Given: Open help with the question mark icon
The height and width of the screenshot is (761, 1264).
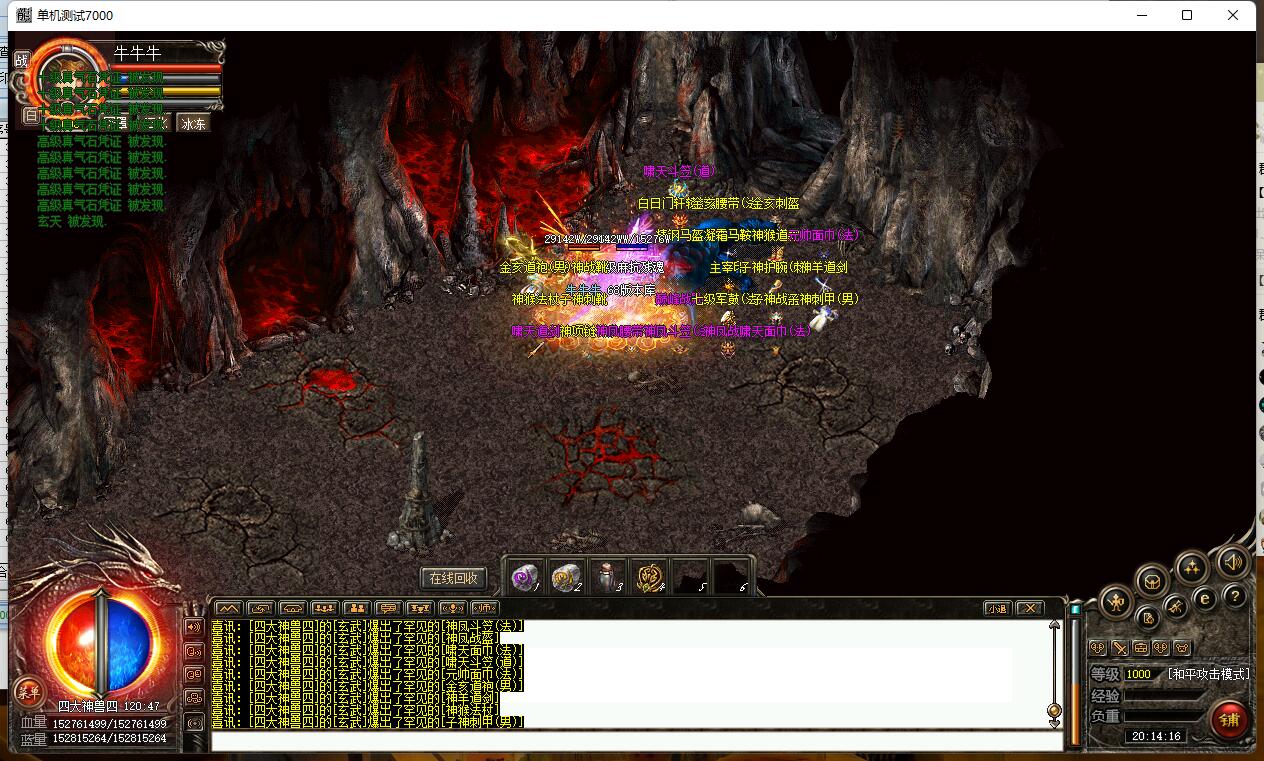Looking at the screenshot, I should tap(1235, 597).
